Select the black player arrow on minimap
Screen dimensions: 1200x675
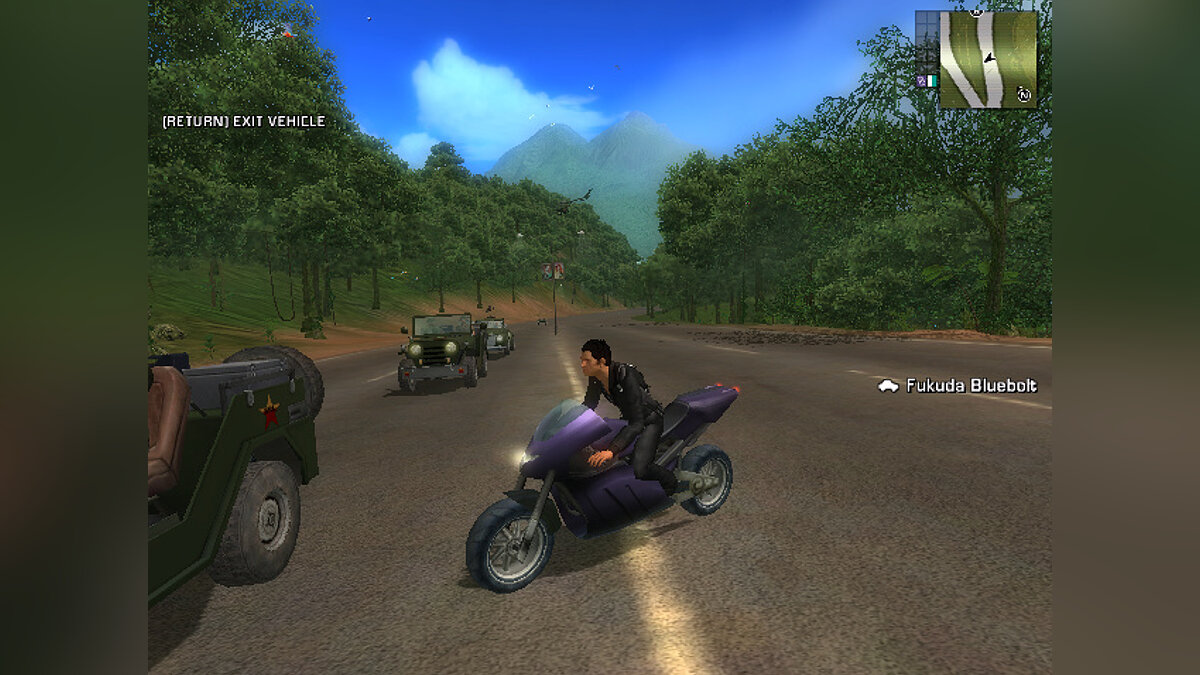(x=989, y=59)
